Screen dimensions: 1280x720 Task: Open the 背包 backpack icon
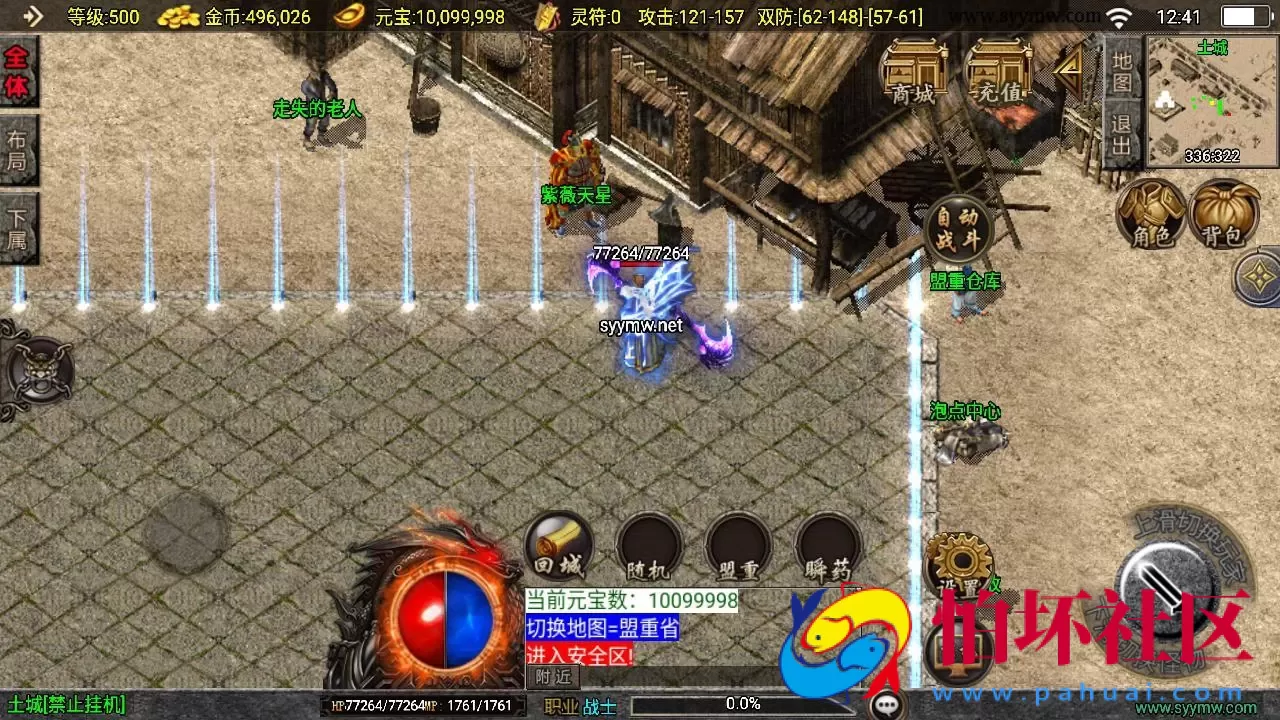coord(1222,215)
